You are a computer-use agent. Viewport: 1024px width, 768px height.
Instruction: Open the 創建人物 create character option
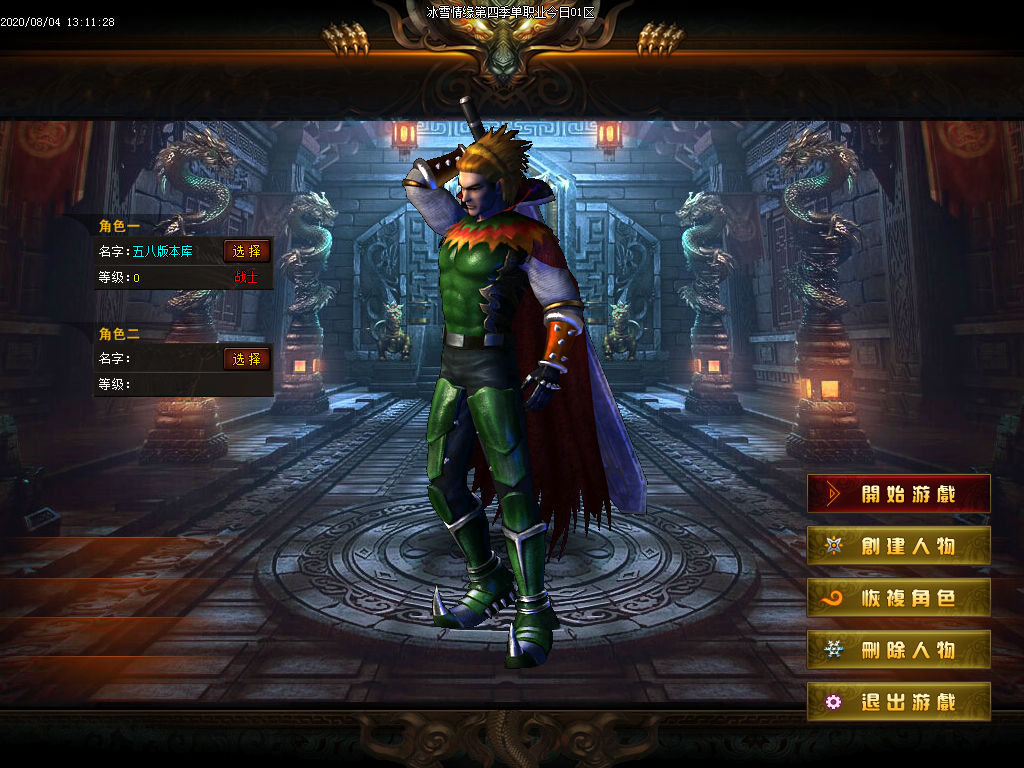point(899,546)
